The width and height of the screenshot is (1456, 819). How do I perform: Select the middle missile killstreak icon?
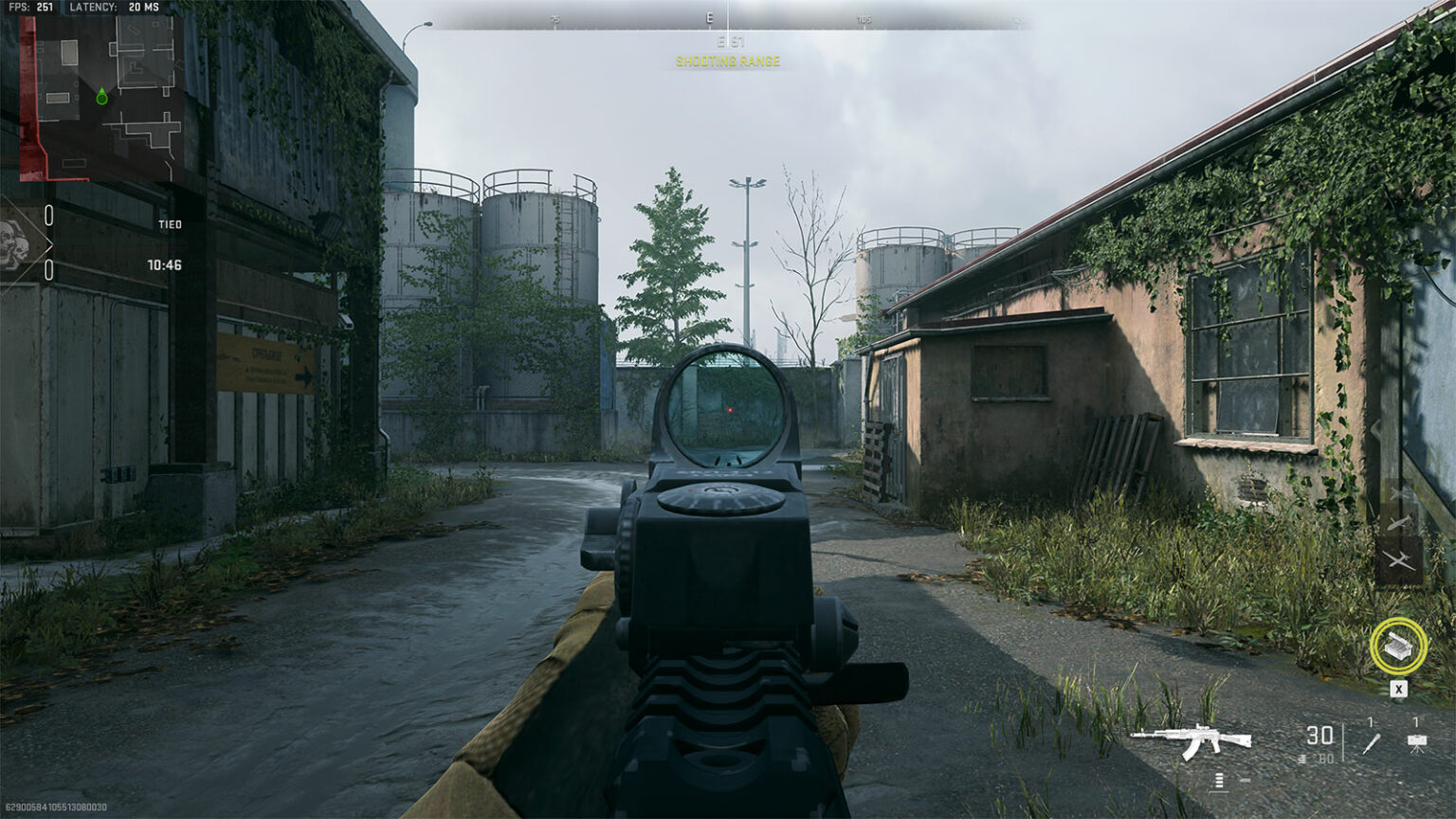[1399, 522]
